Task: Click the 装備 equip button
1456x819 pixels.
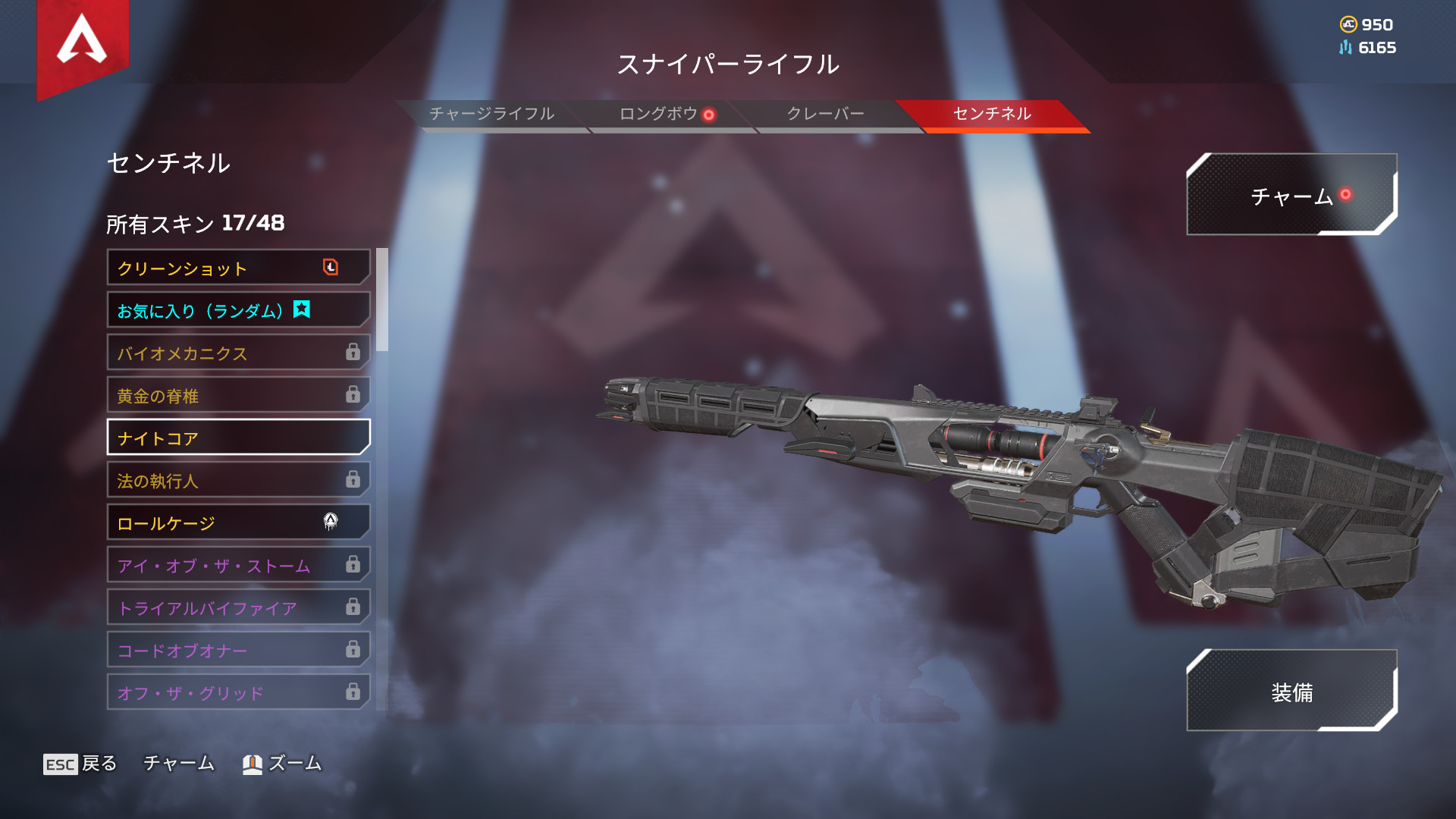Action: pyautogui.click(x=1291, y=692)
